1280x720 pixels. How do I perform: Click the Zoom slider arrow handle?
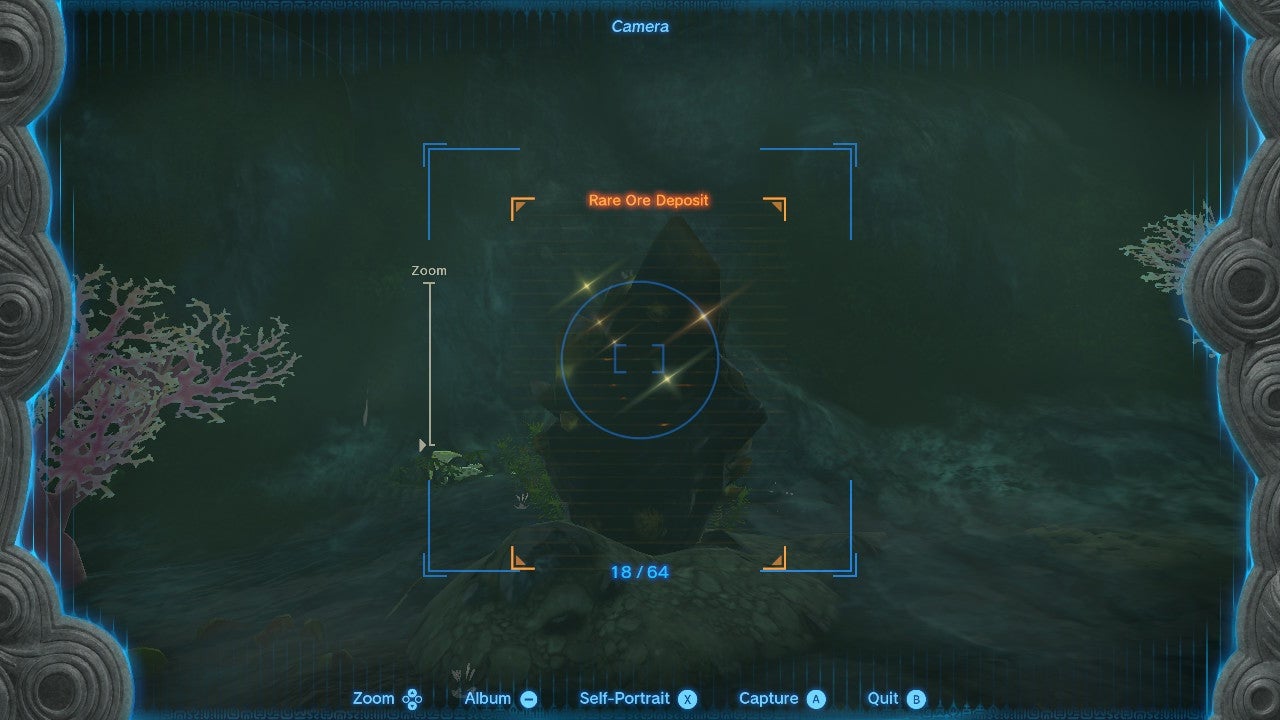(x=421, y=443)
